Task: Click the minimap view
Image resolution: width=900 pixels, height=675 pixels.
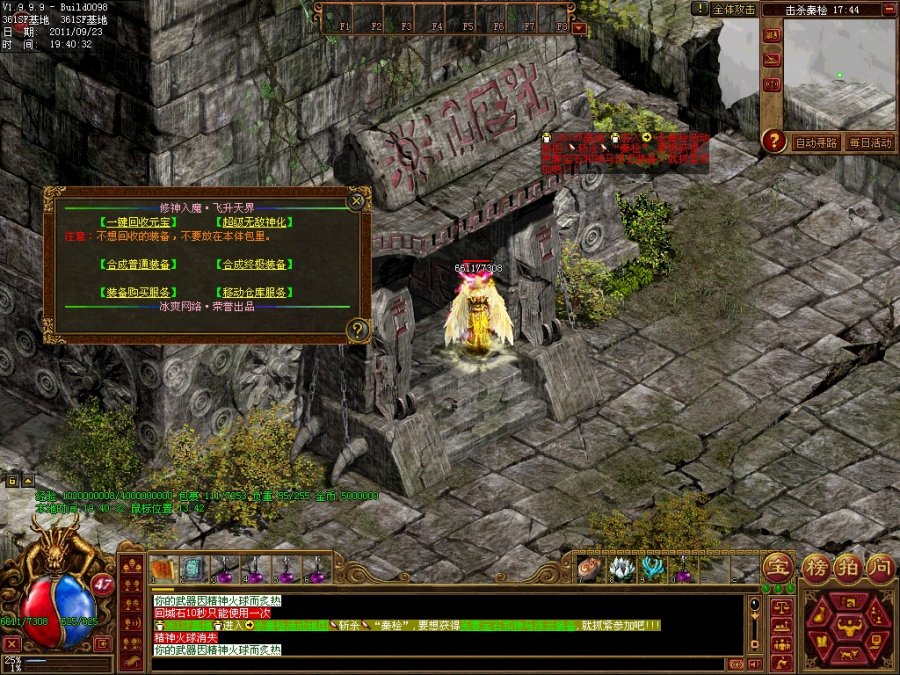Action: click(x=838, y=74)
